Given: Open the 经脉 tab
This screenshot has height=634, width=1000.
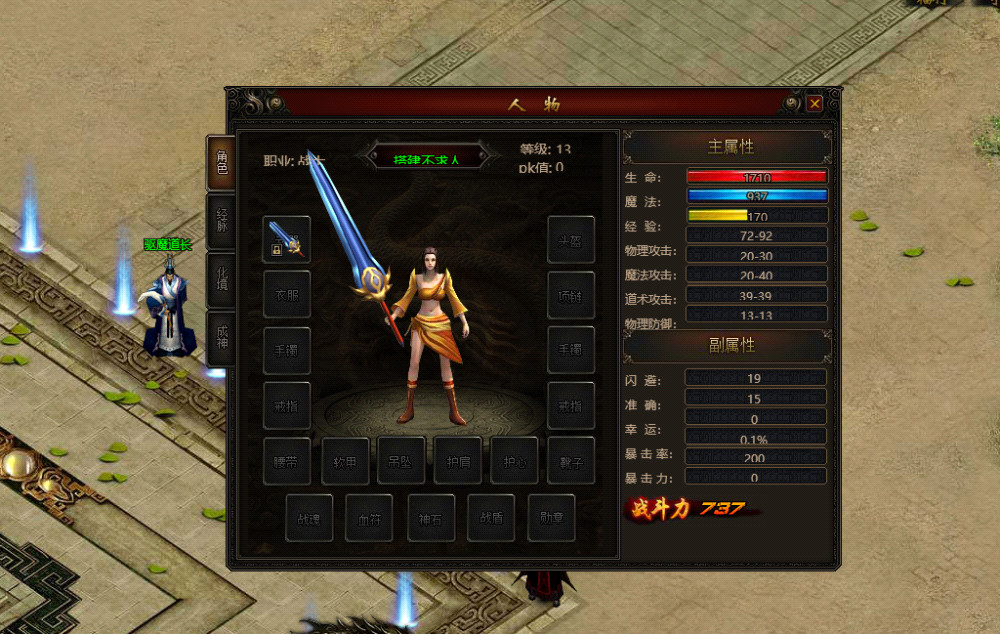Looking at the screenshot, I should click(x=221, y=221).
